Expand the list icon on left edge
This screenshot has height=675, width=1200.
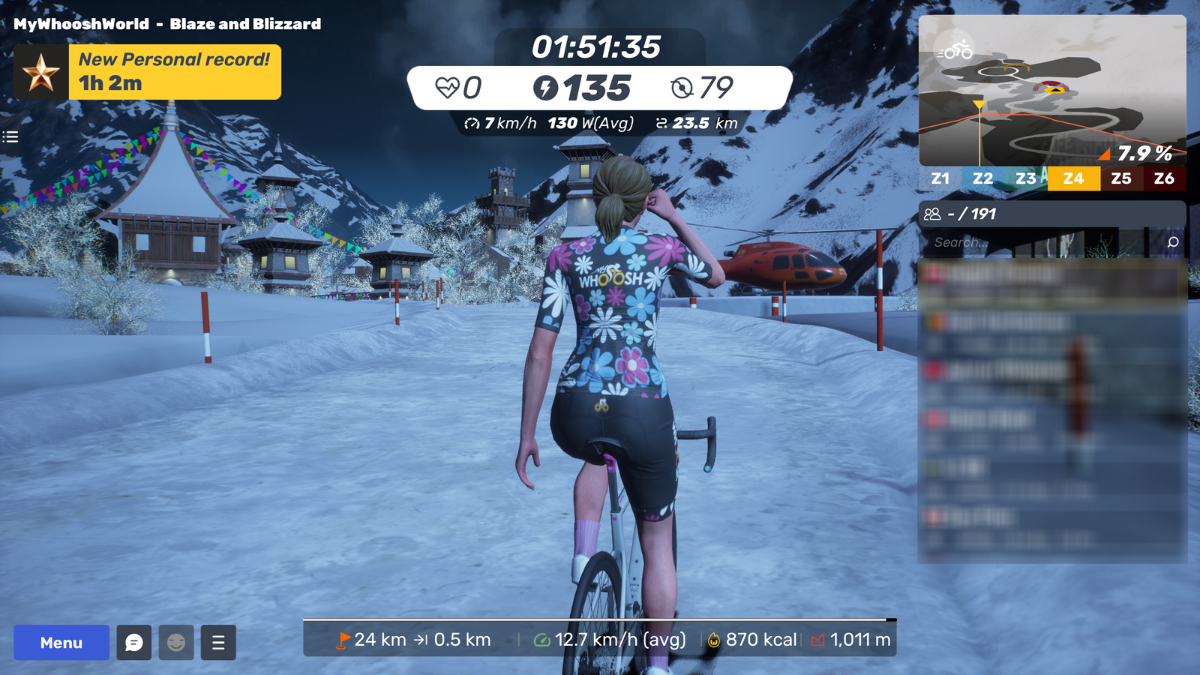11,137
